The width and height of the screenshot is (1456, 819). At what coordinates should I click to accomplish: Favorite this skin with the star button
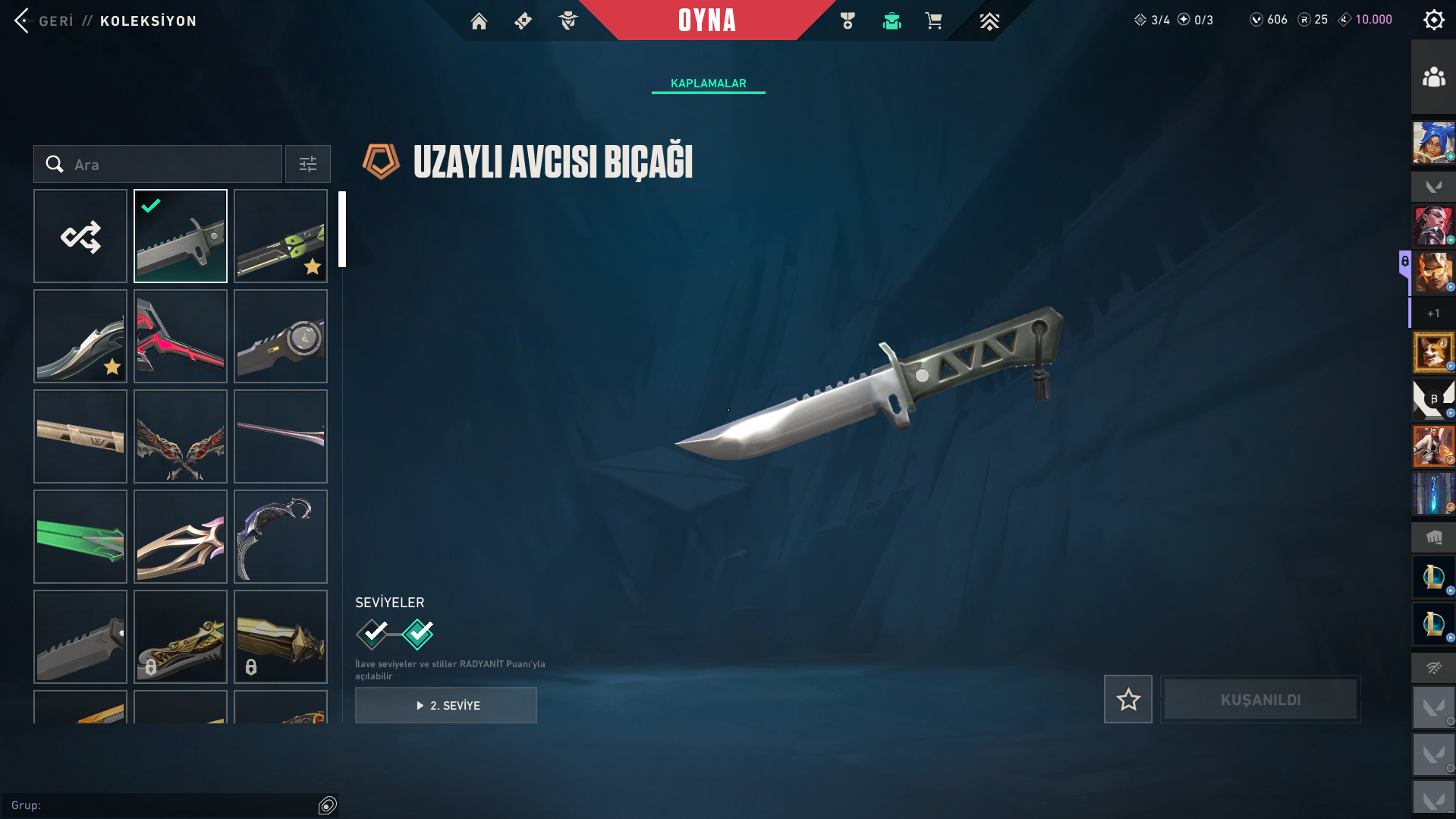(x=1127, y=699)
